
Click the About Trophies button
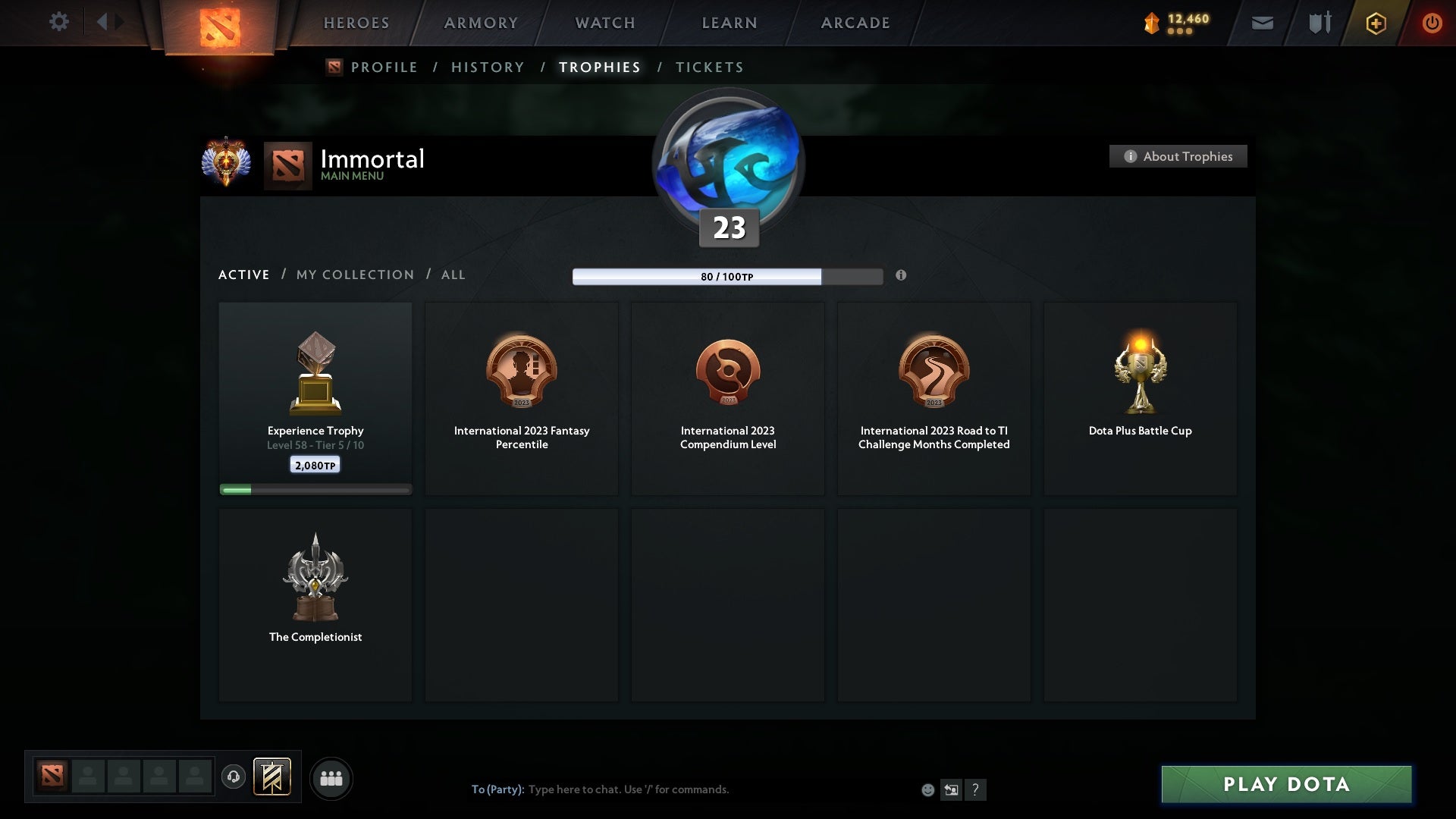pyautogui.click(x=1178, y=156)
